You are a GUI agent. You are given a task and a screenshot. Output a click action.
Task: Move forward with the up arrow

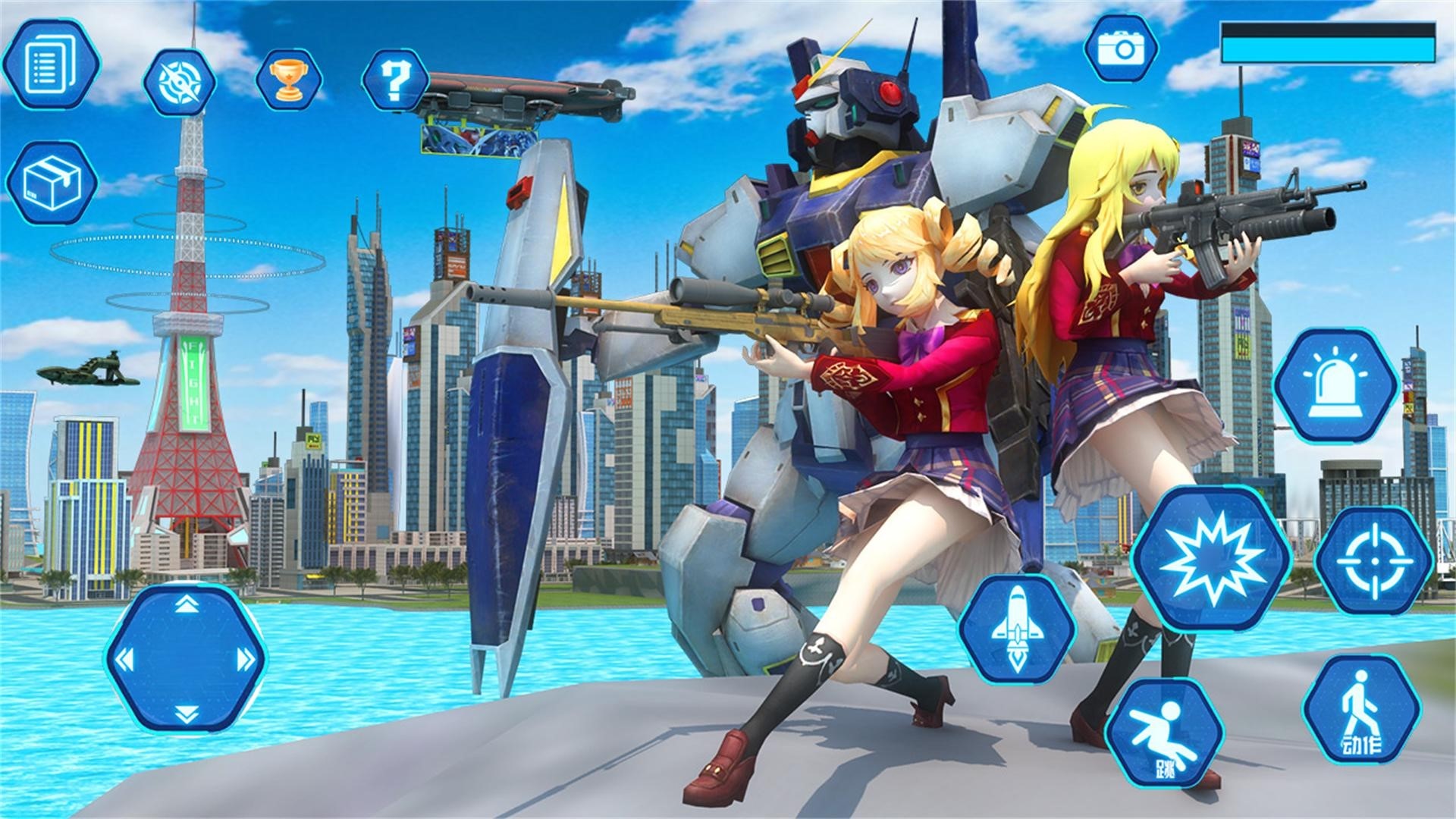pos(187,604)
